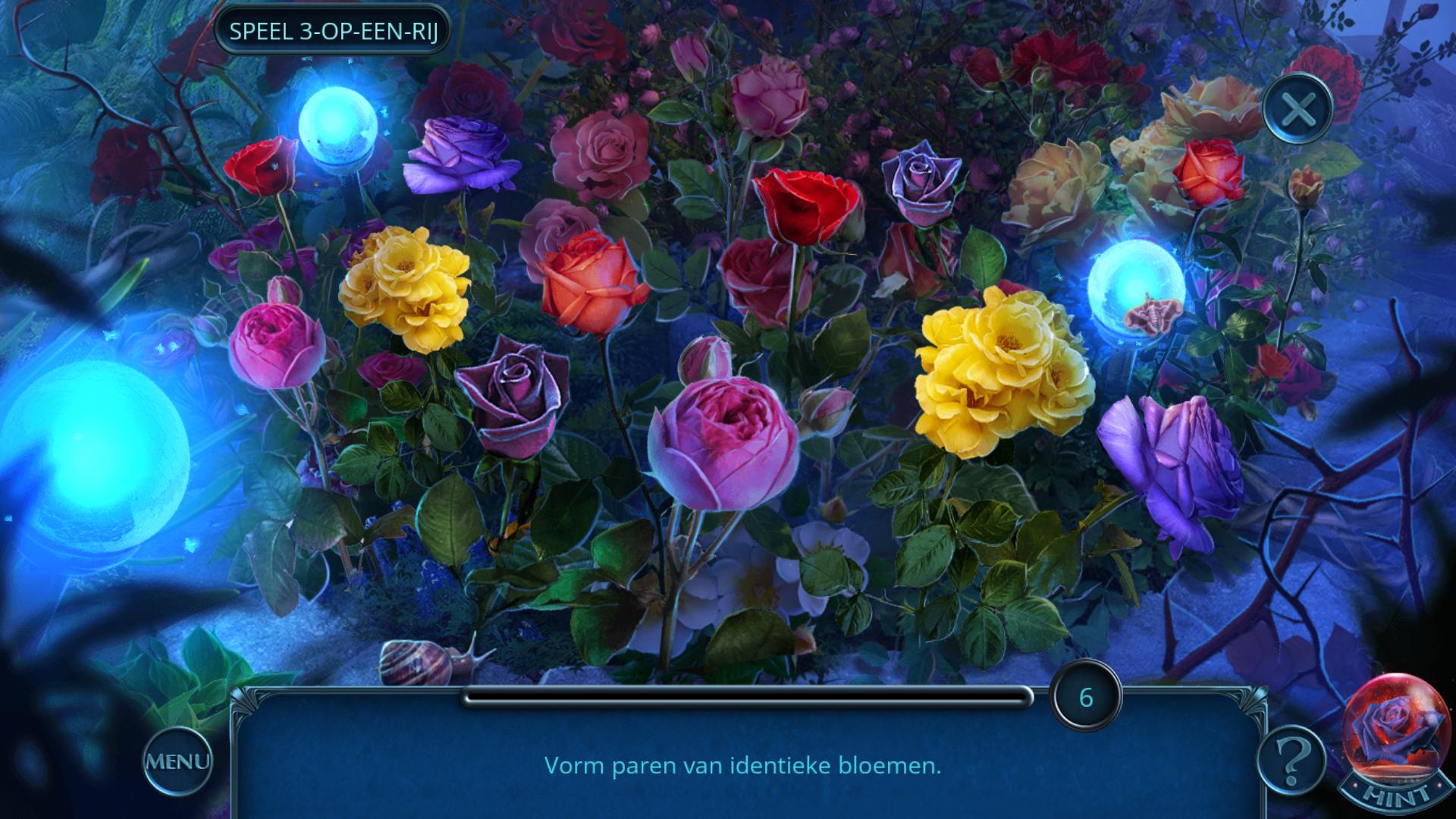Close the flower puzzle with the X

(x=1298, y=110)
